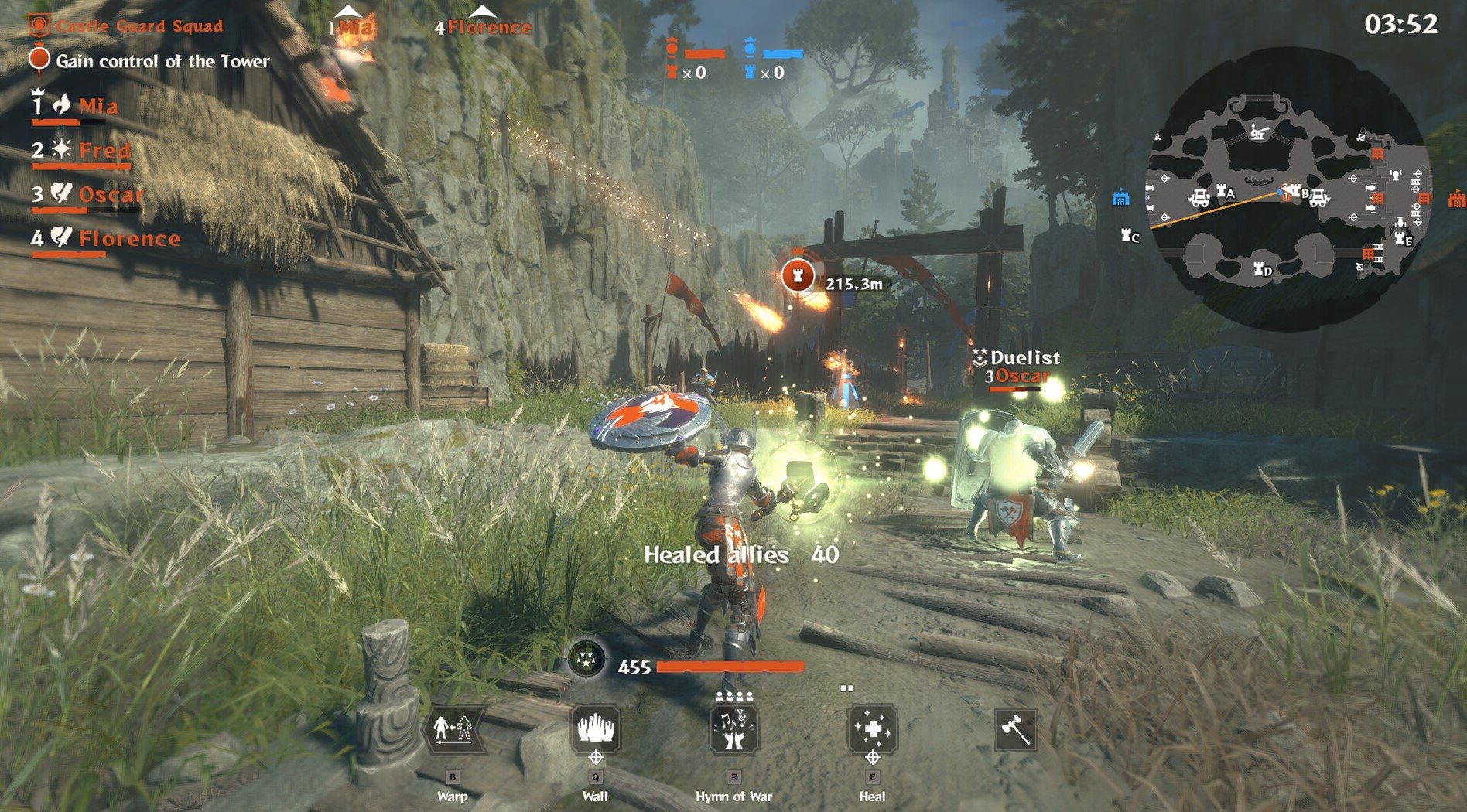The image size is (1467, 812).
Task: Select tower E marker on the minimap
Action: click(1402, 239)
